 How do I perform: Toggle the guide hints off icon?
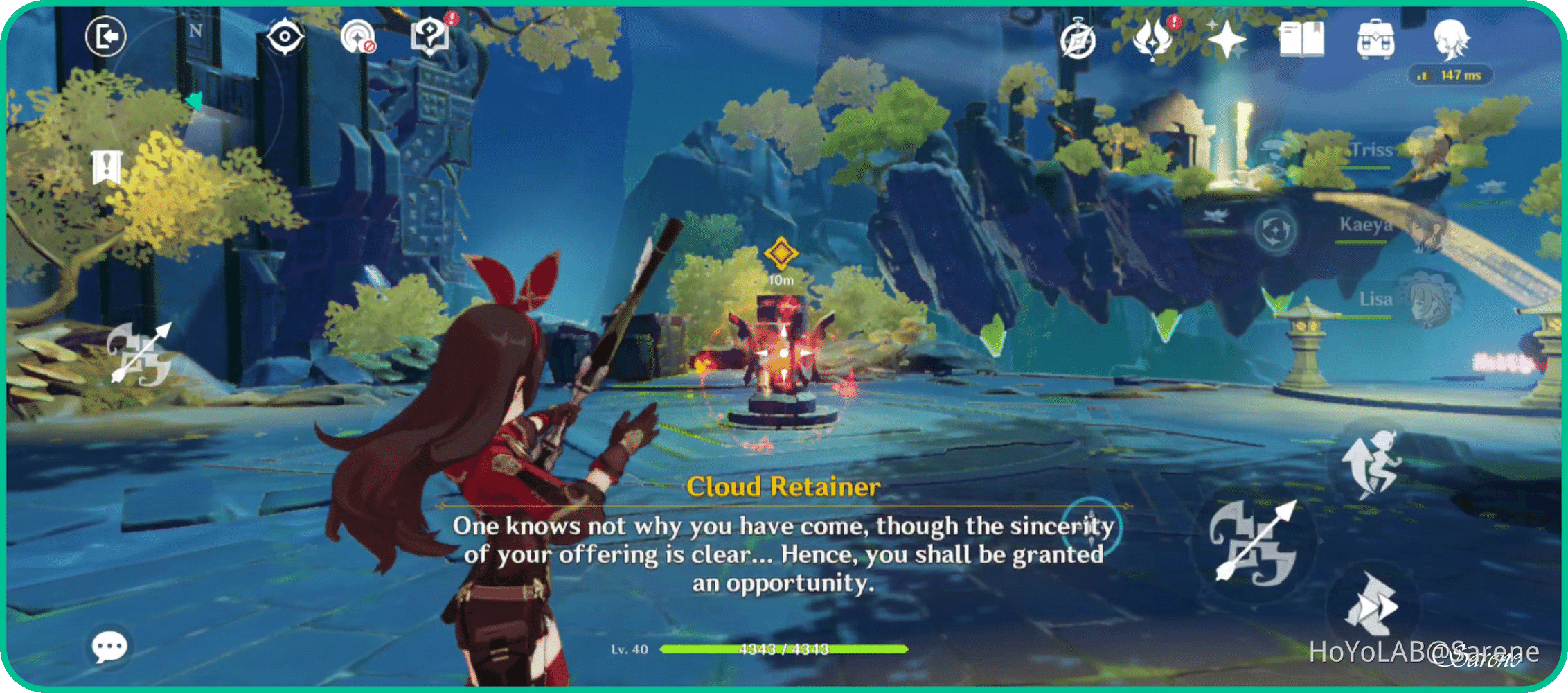coord(358,36)
